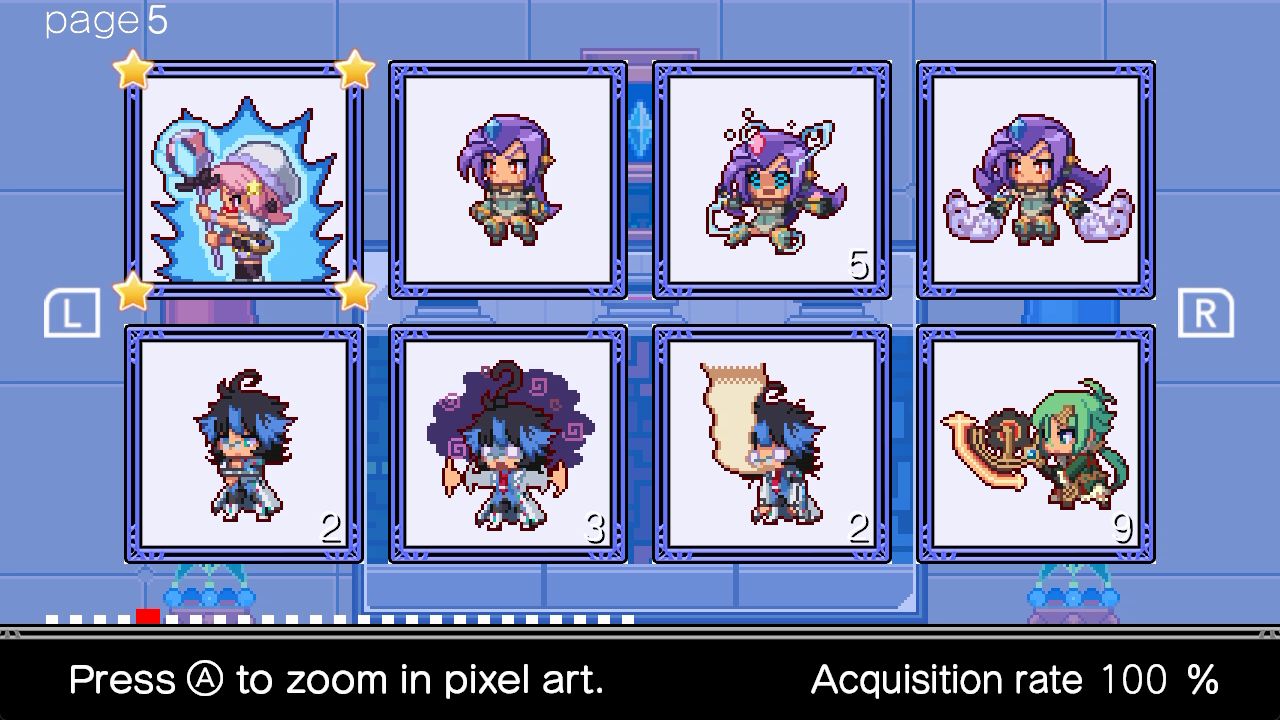Viewport: 1280px width, 720px height.
Task: Click the first white dot on the page strip
Action: point(50,617)
